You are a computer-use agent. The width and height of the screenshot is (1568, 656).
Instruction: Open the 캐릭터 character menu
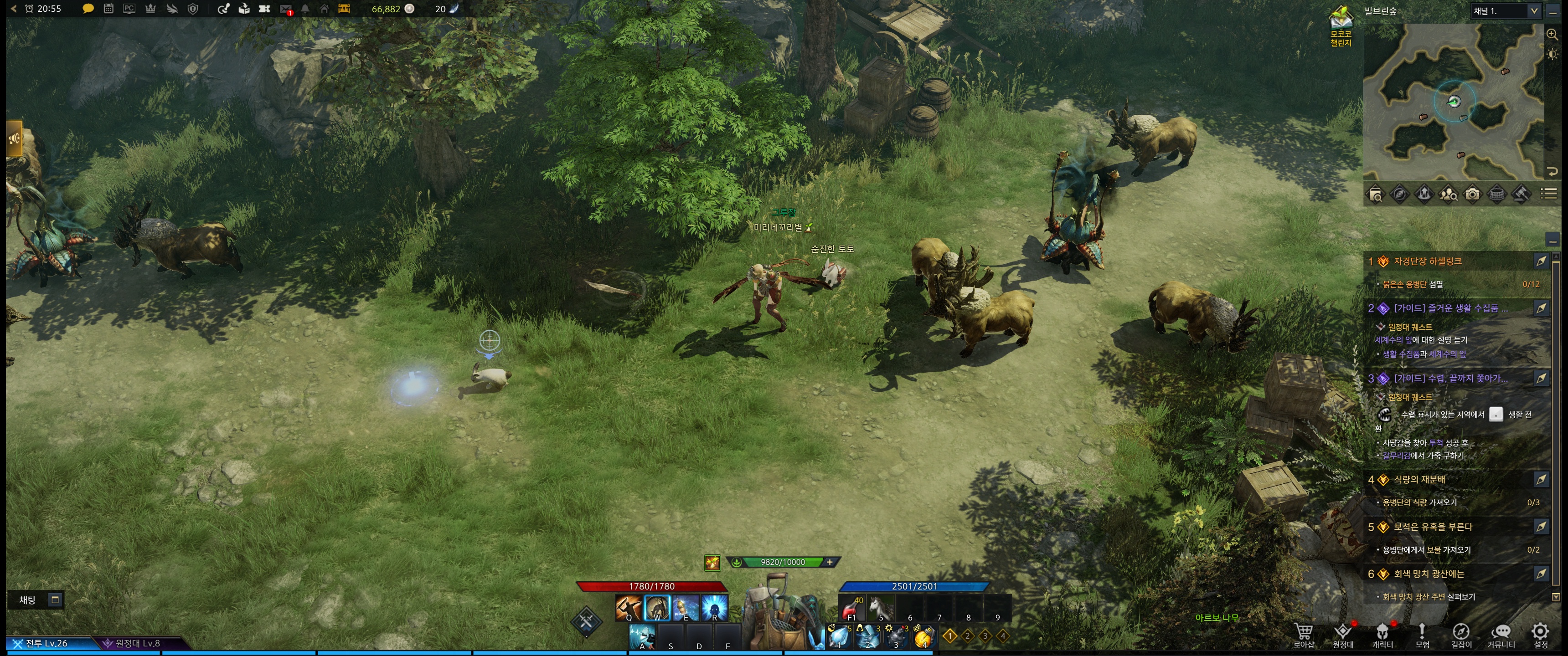click(1382, 634)
